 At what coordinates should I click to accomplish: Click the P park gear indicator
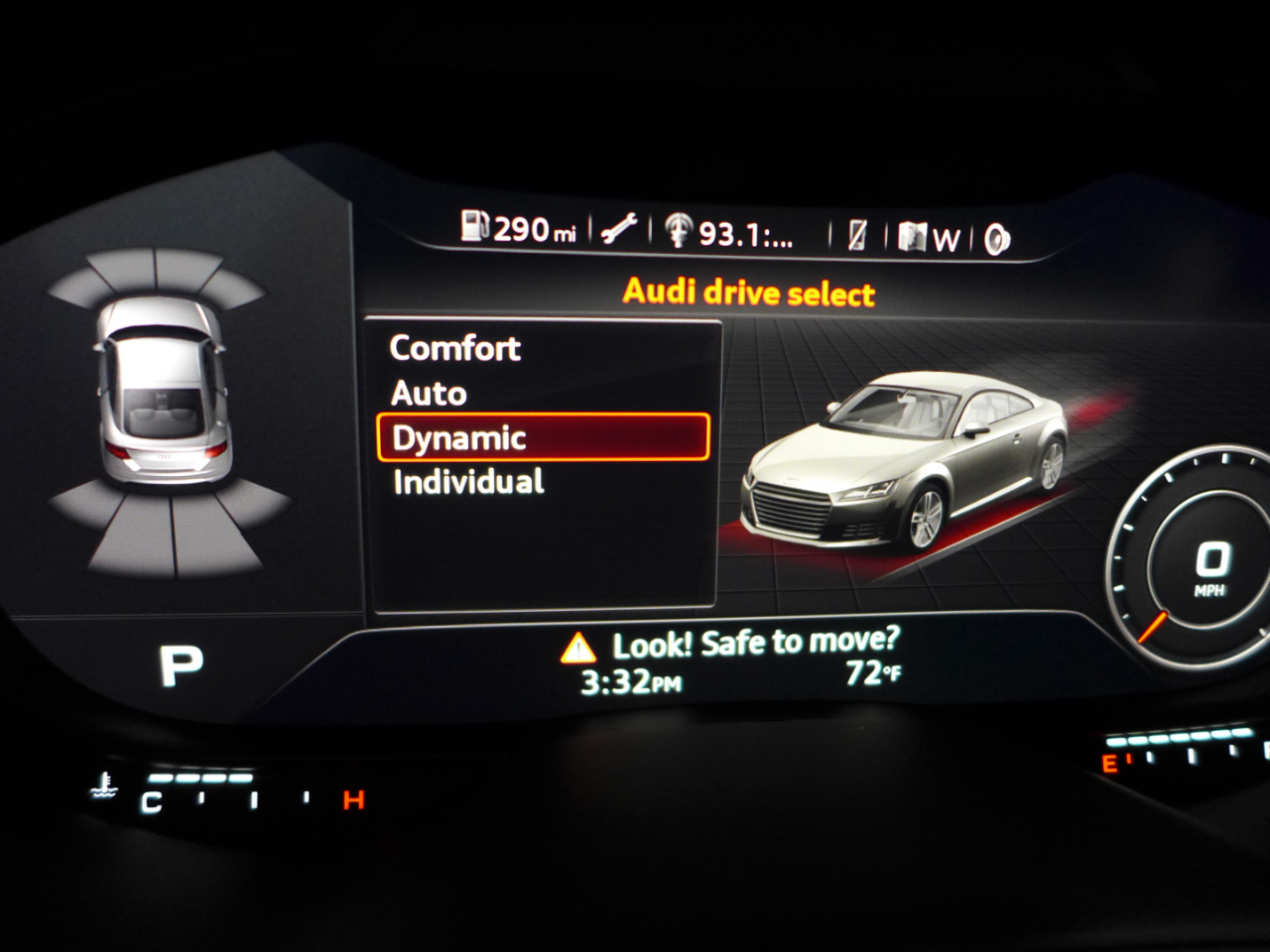click(x=181, y=662)
